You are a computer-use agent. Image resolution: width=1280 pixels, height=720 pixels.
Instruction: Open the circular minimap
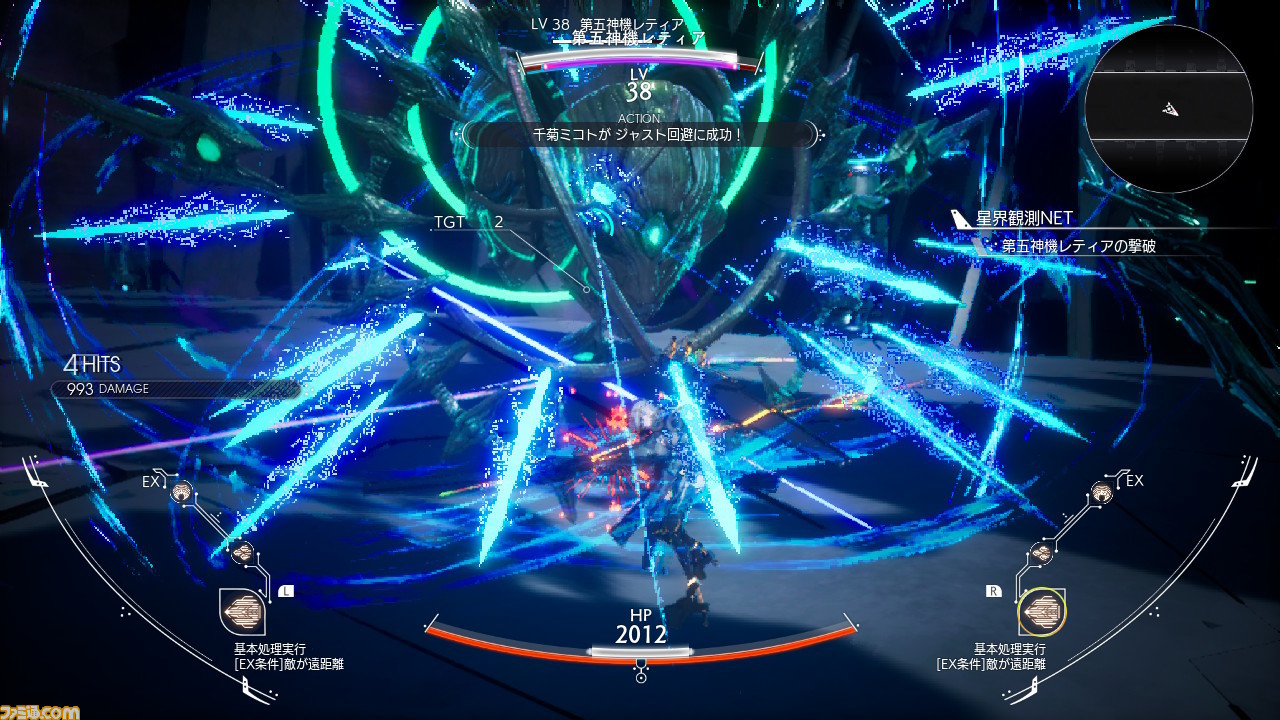point(1168,109)
